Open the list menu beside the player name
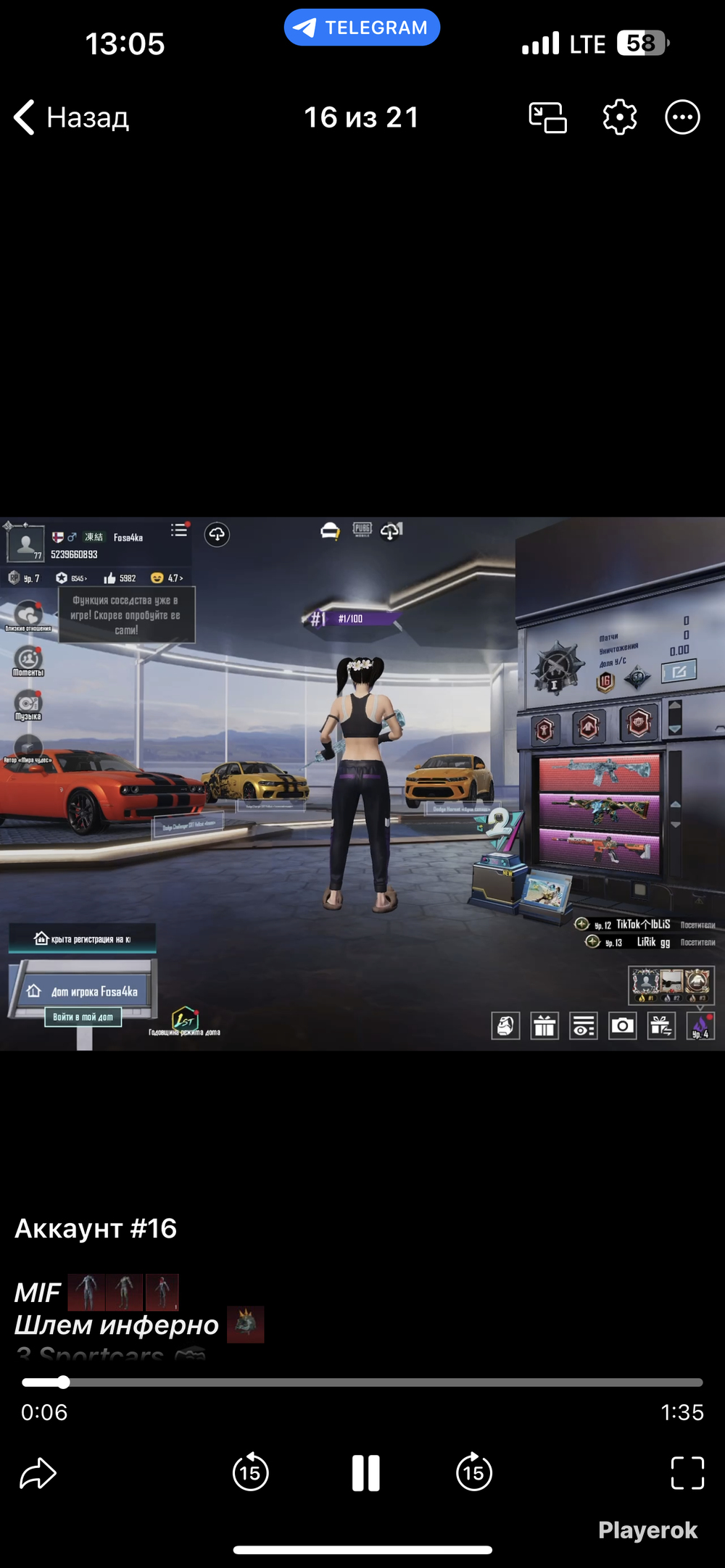This screenshot has width=725, height=1568. coord(179,530)
